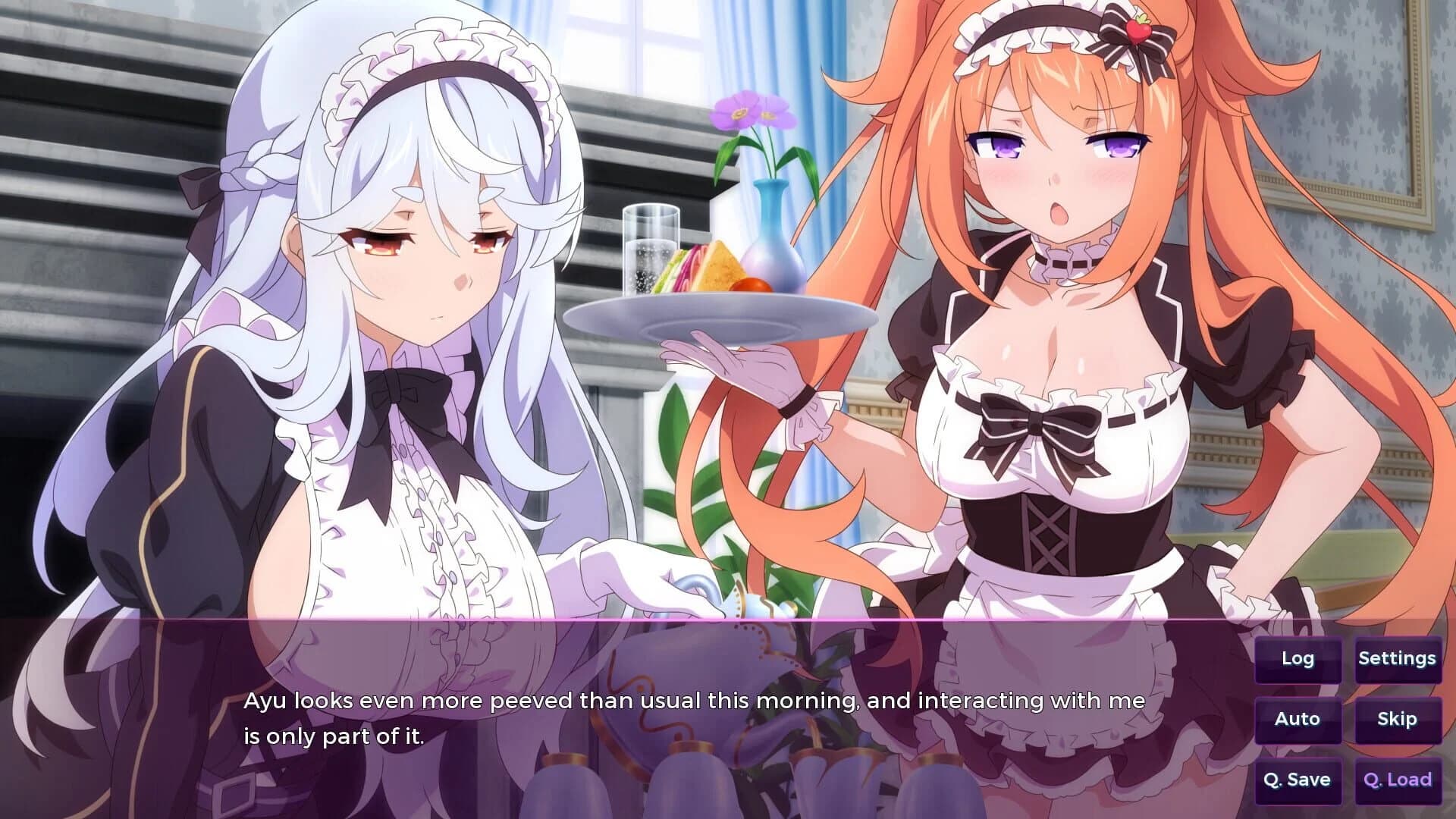Enable Skip mode to fast-forward text
1456x819 pixels.
[1398, 719]
